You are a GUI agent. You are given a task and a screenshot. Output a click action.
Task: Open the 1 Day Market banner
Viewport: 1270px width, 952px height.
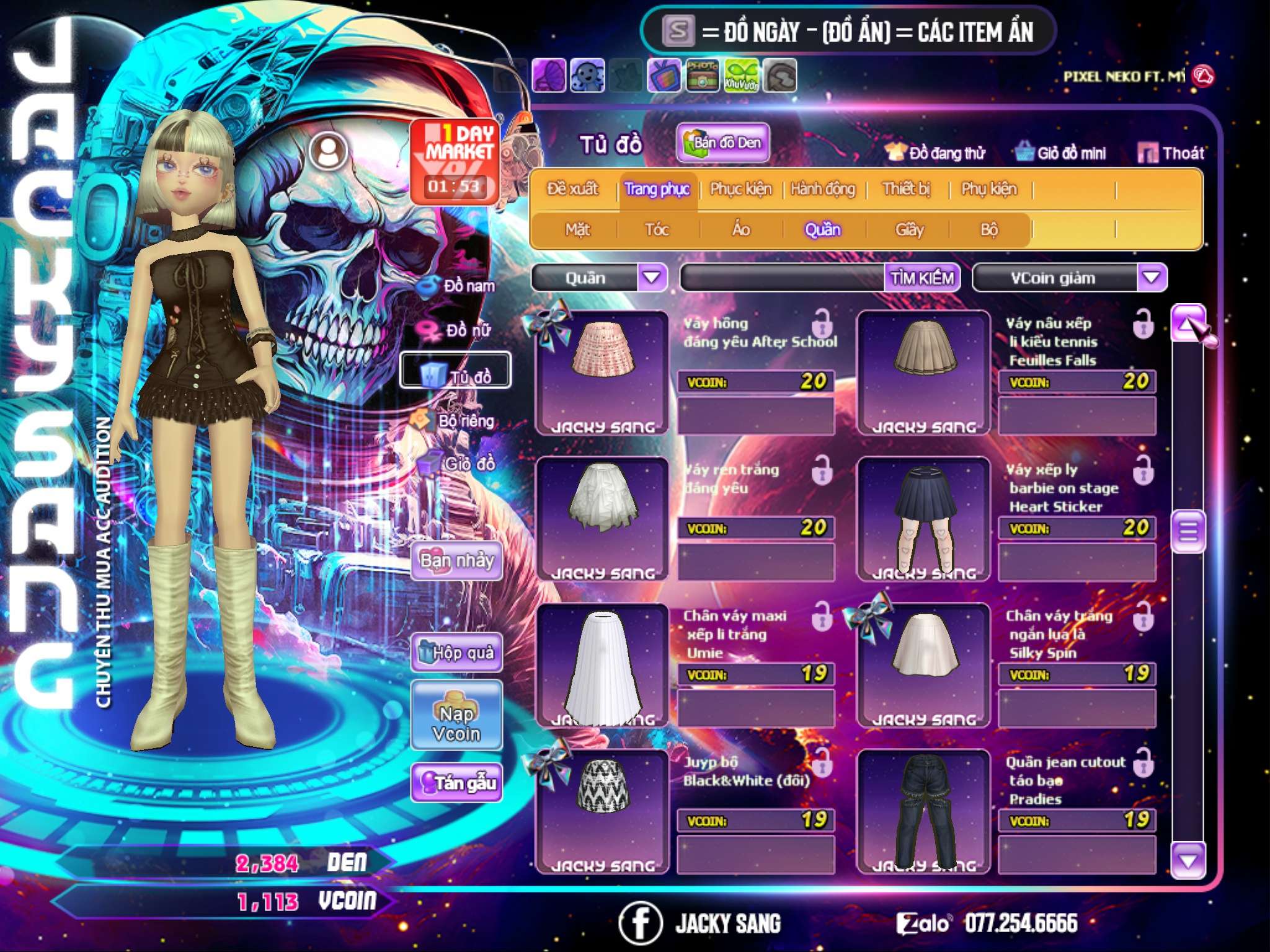click(x=455, y=161)
